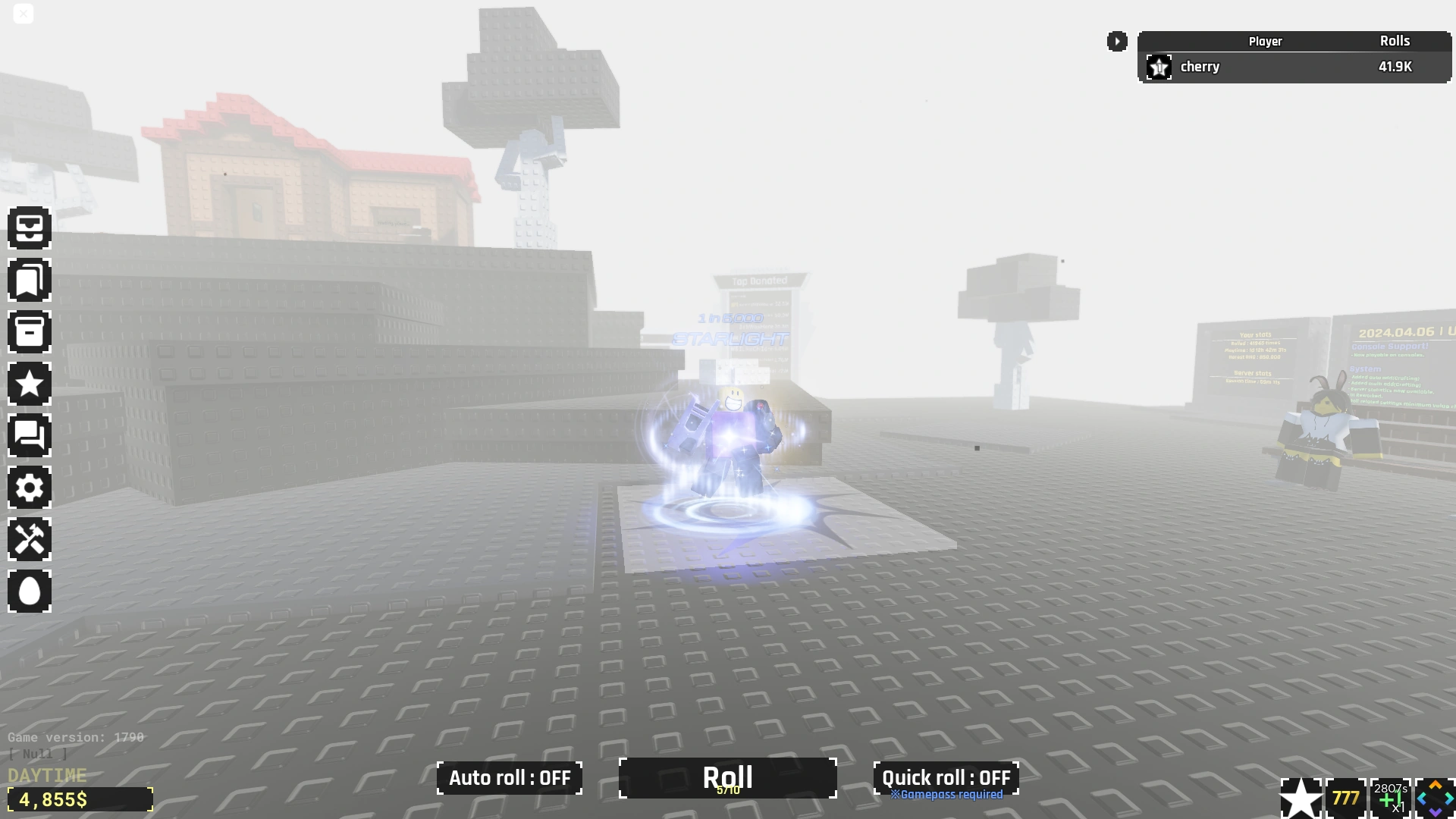
Task: Open the inventory panel from the sidebar
Action: pyautogui.click(x=30, y=228)
